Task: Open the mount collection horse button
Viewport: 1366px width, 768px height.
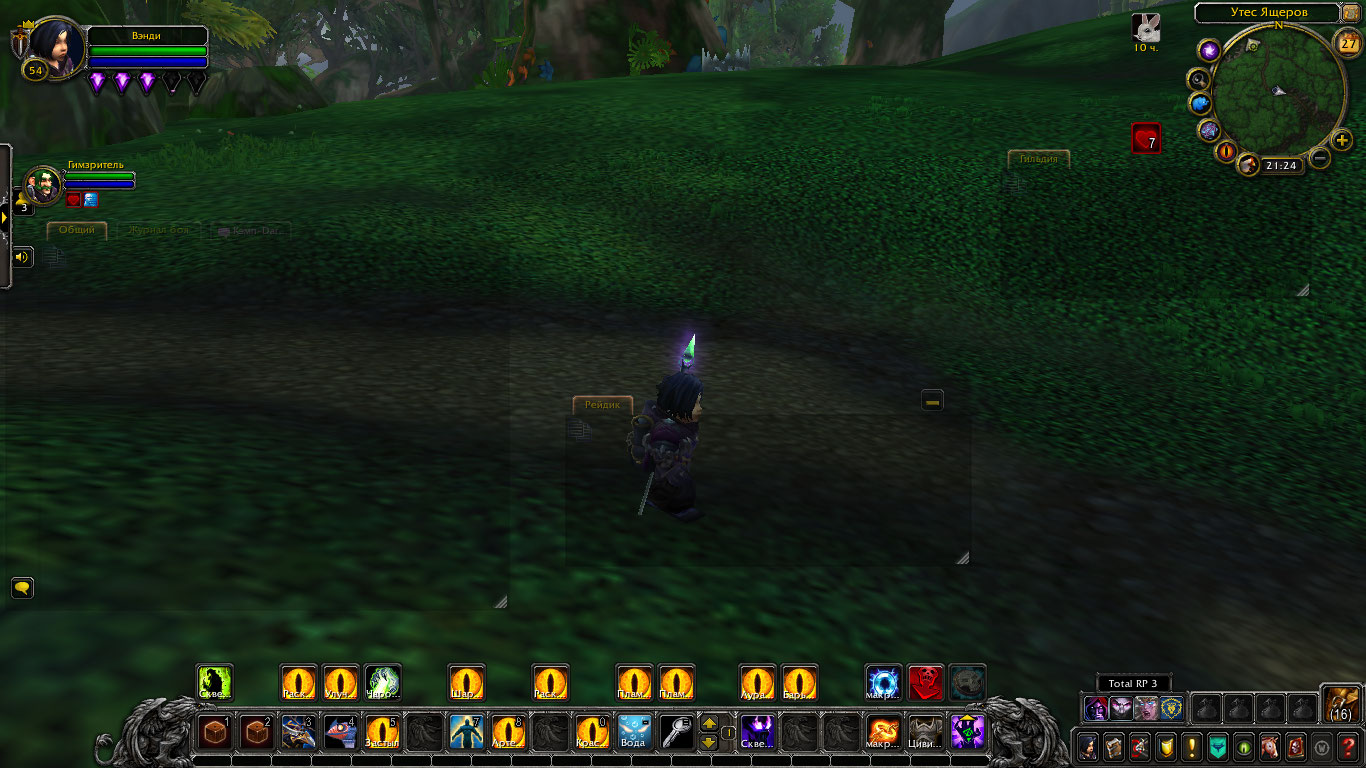Action: pyautogui.click(x=1269, y=747)
